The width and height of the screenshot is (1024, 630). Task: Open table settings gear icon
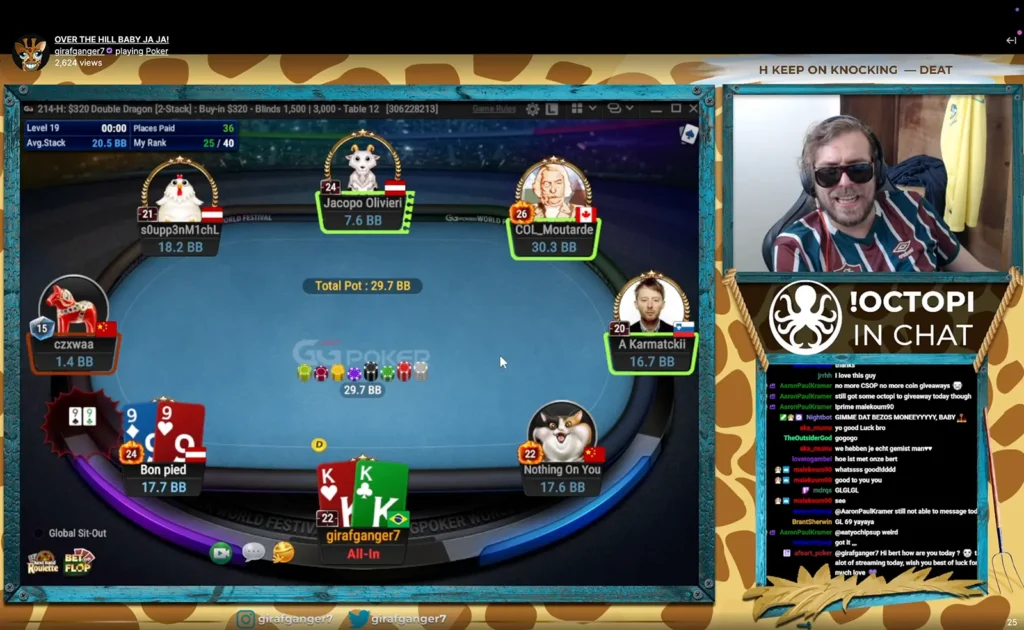533,108
